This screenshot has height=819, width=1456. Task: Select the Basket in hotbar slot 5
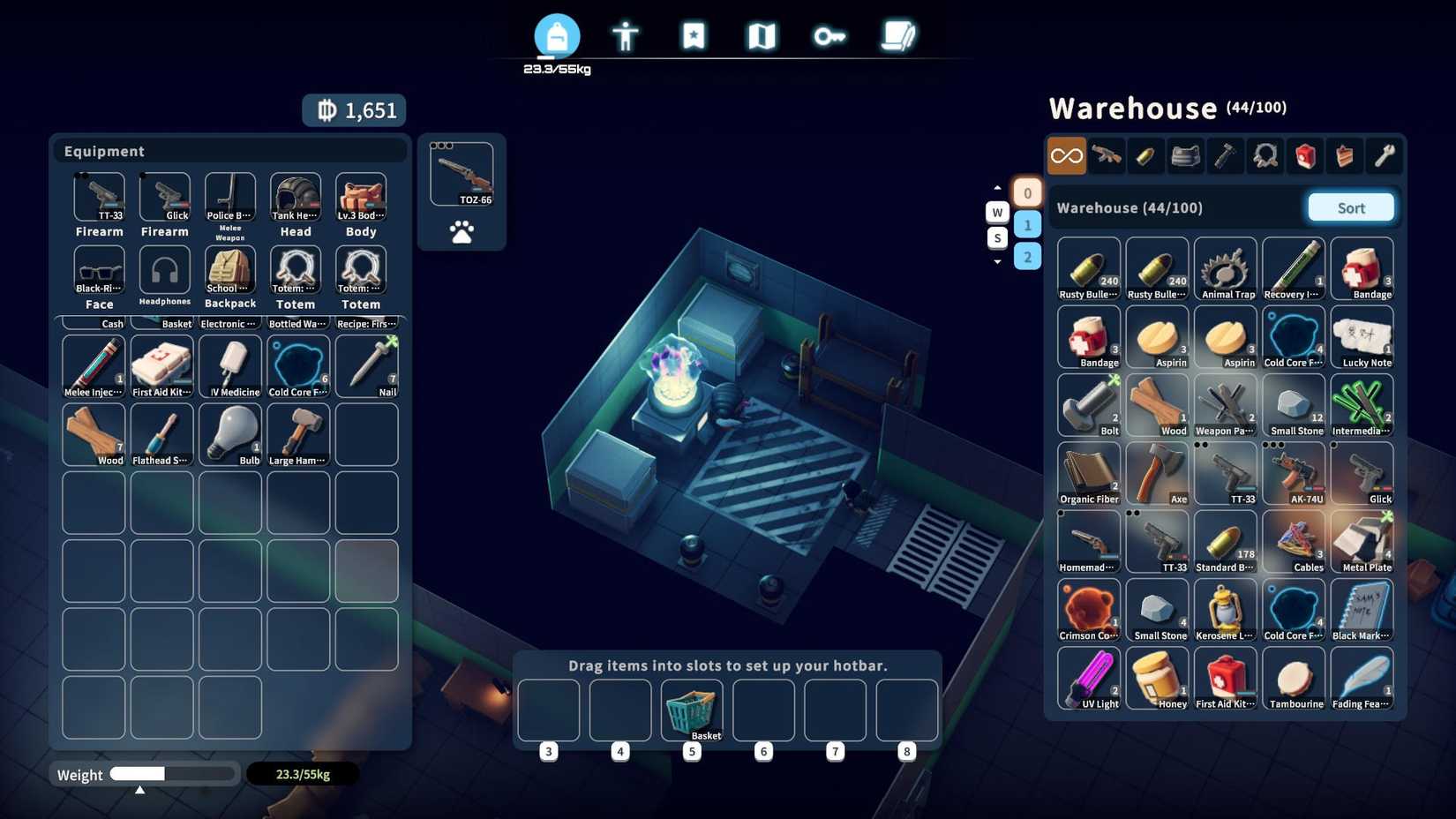[x=692, y=710]
